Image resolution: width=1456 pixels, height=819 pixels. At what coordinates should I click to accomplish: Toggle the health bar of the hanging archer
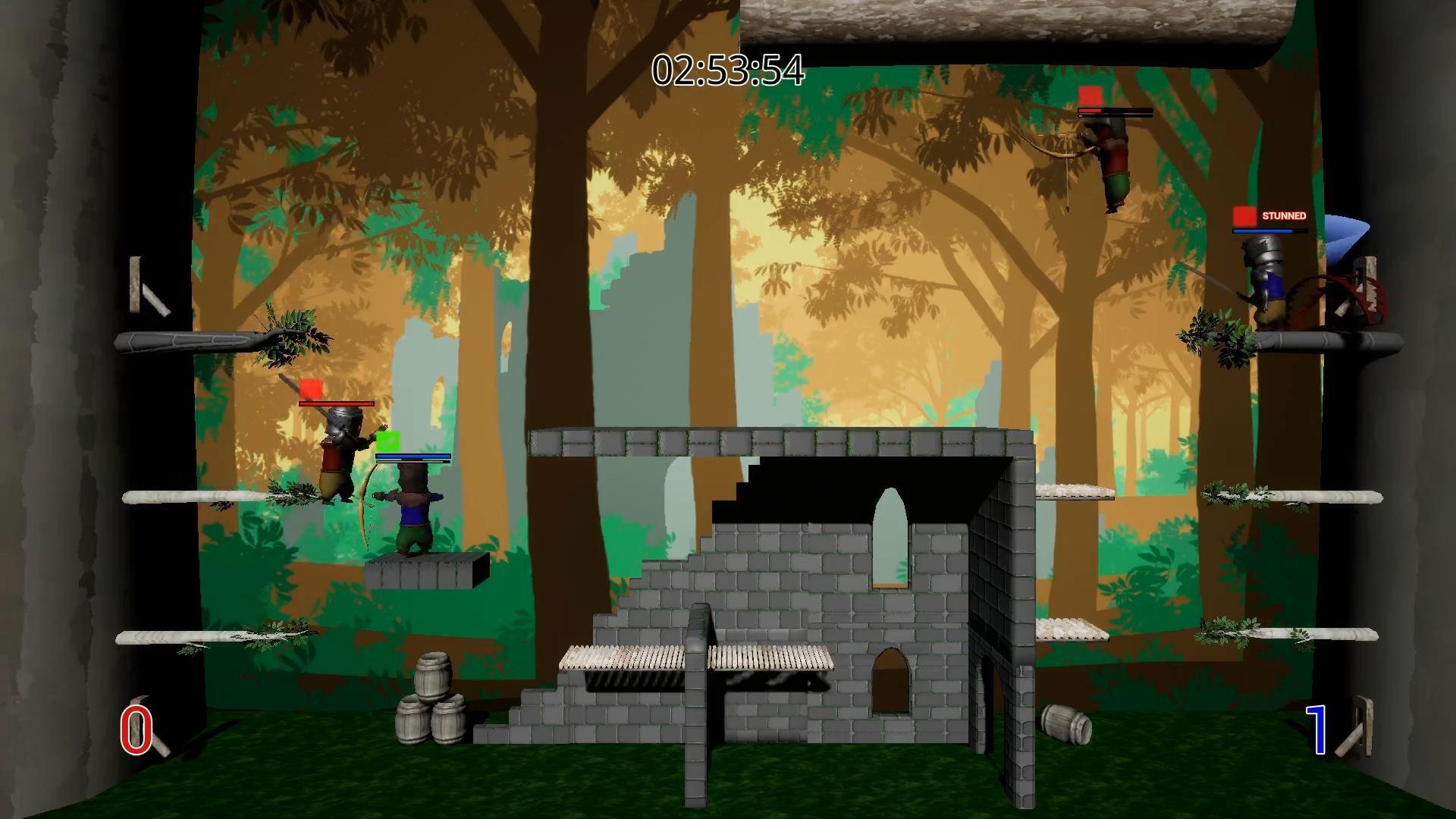point(1113,111)
